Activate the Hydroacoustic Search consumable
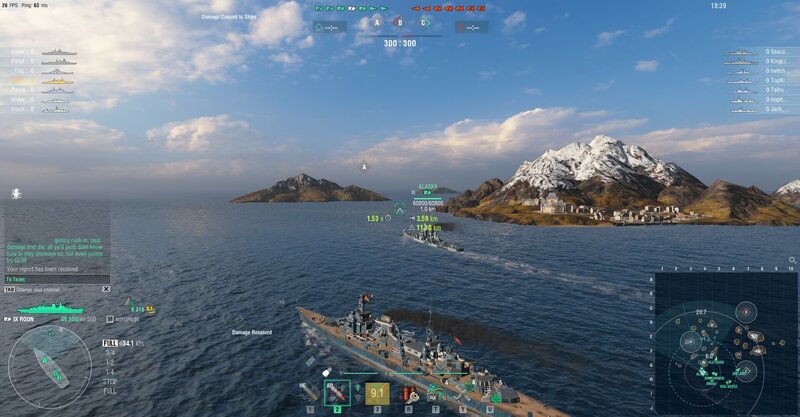800x417 pixels. pyautogui.click(x=436, y=394)
